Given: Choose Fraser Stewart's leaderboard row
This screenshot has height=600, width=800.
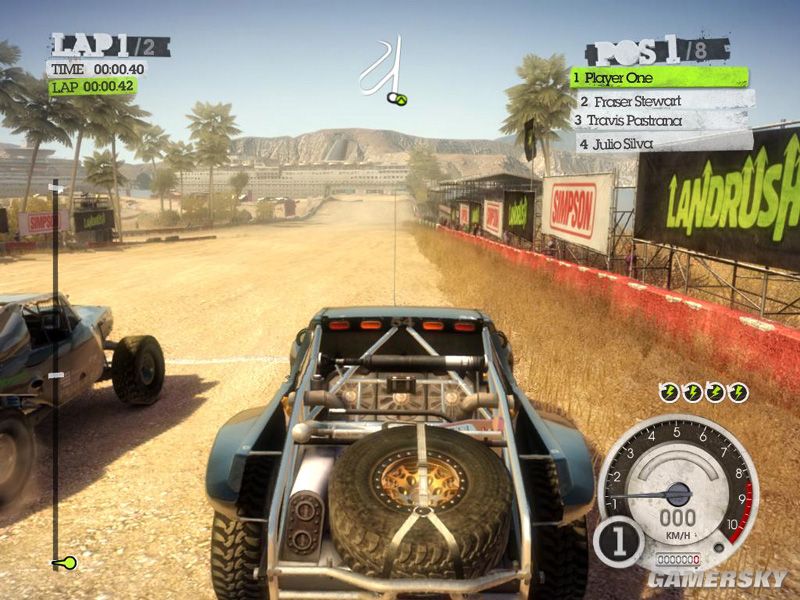Looking at the screenshot, I should [662, 100].
